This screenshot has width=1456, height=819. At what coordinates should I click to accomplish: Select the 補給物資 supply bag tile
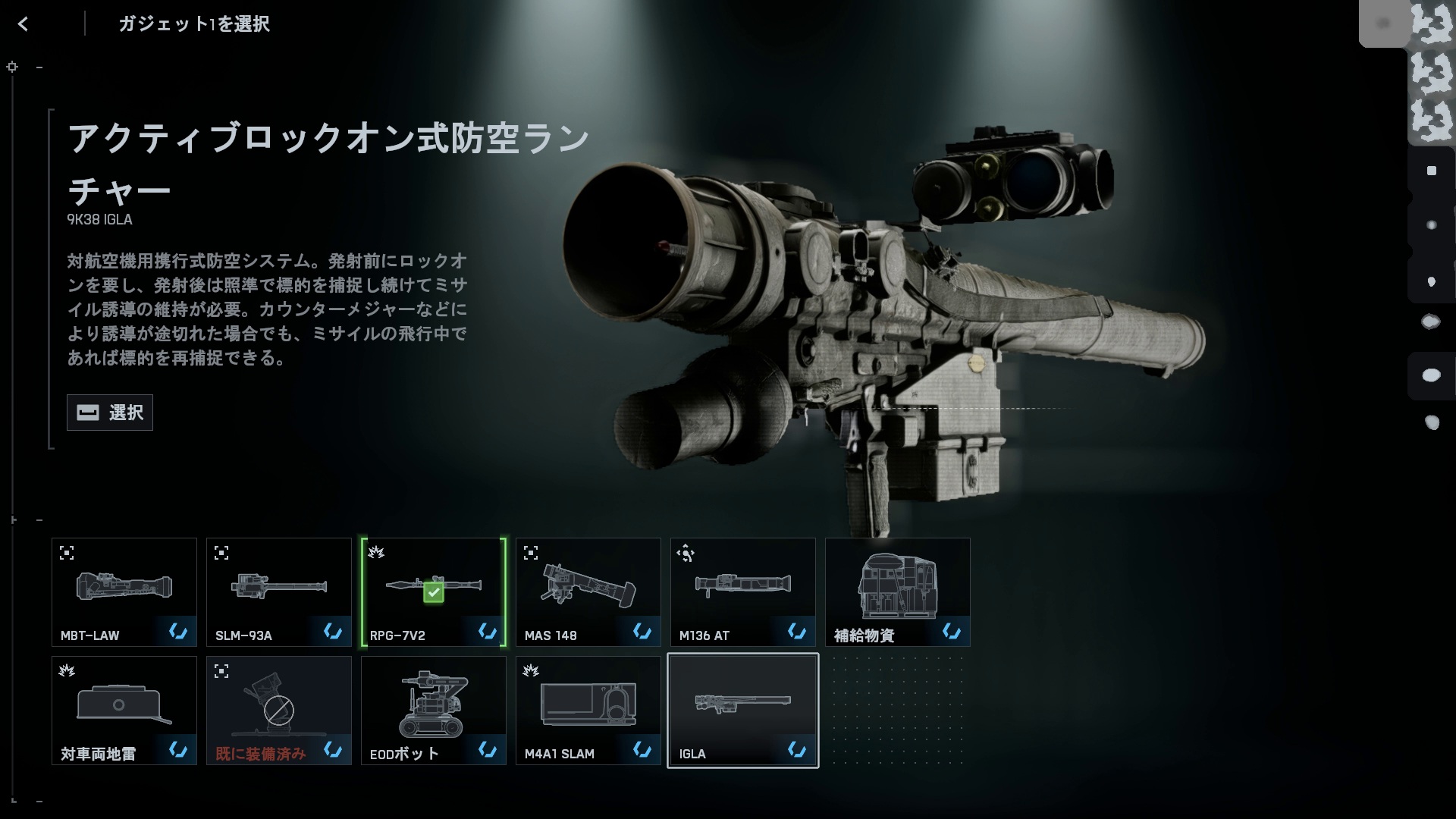pyautogui.click(x=898, y=592)
